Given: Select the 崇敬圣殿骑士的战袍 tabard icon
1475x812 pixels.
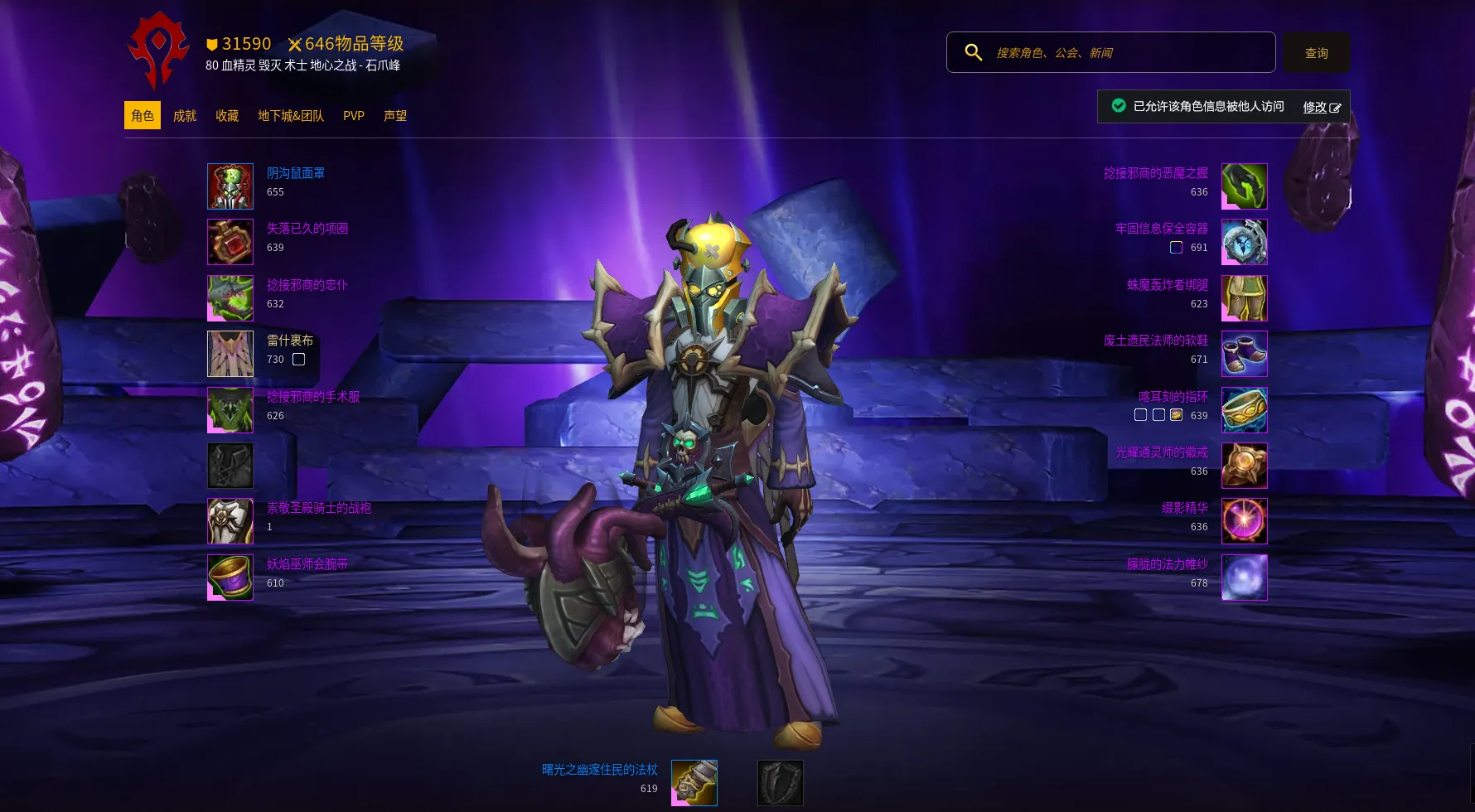Looking at the screenshot, I should [230, 521].
